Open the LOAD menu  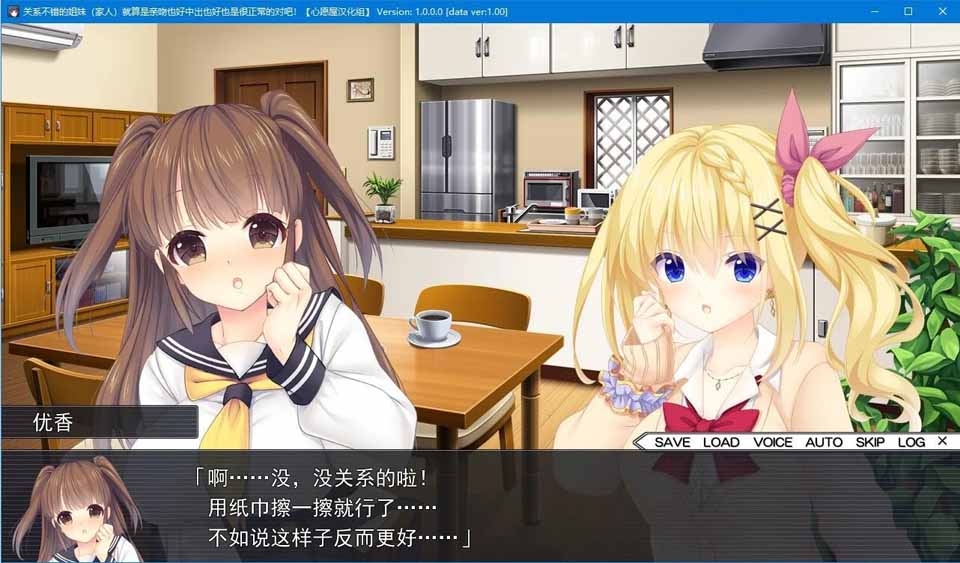coord(721,442)
